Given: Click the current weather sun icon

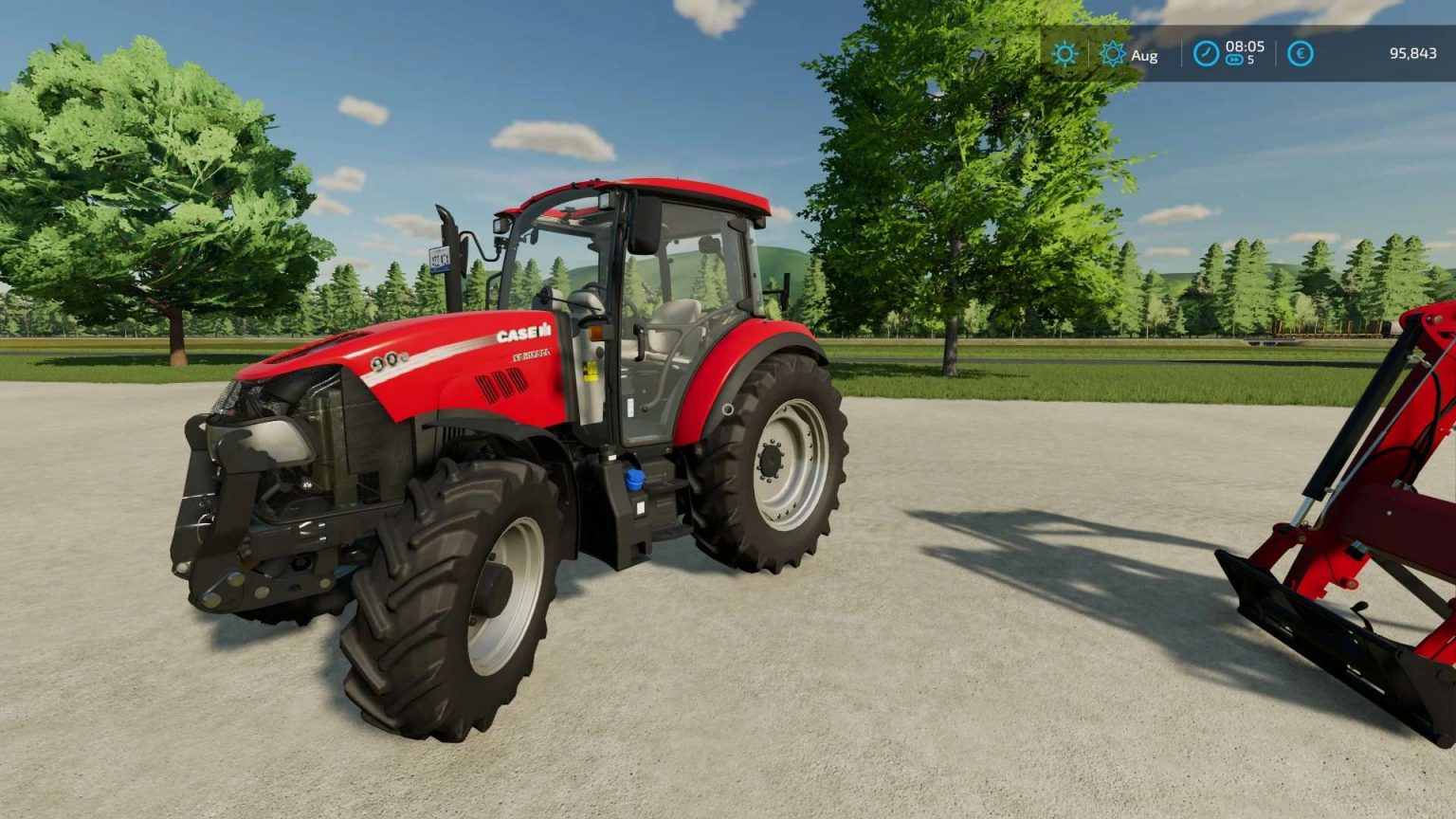Looking at the screenshot, I should click(x=1064, y=55).
